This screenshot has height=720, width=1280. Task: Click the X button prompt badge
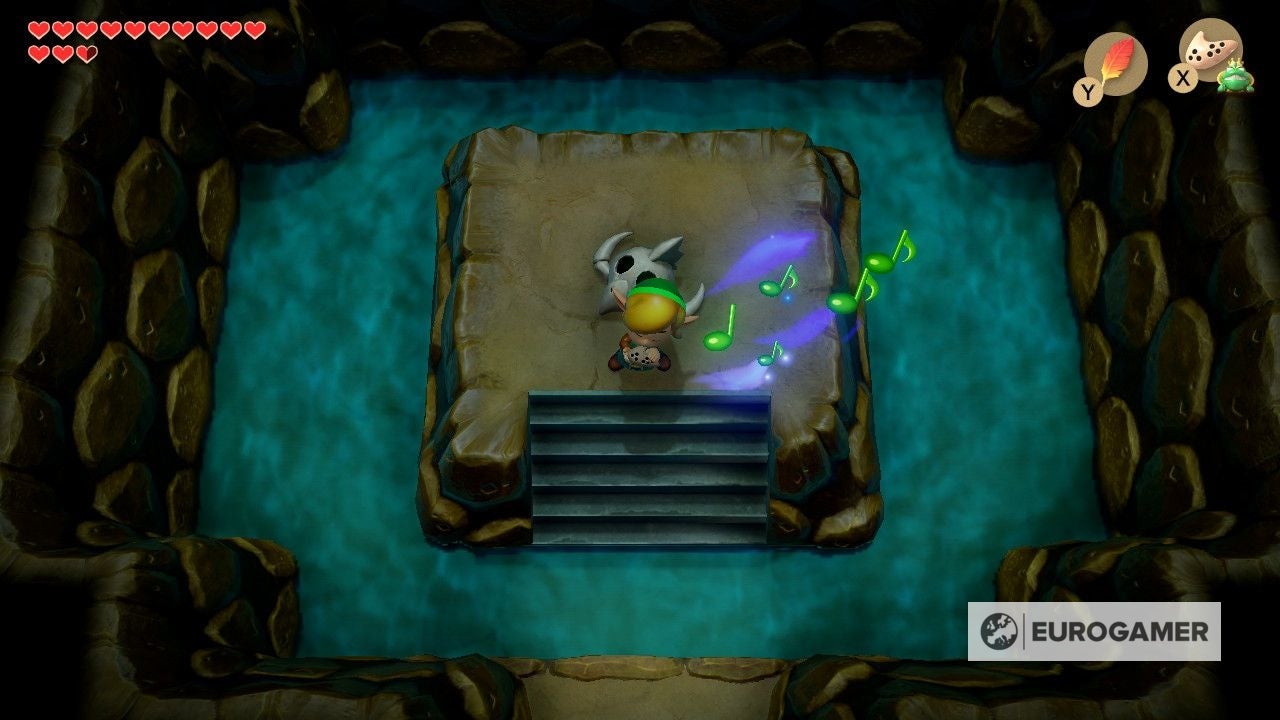click(1182, 76)
